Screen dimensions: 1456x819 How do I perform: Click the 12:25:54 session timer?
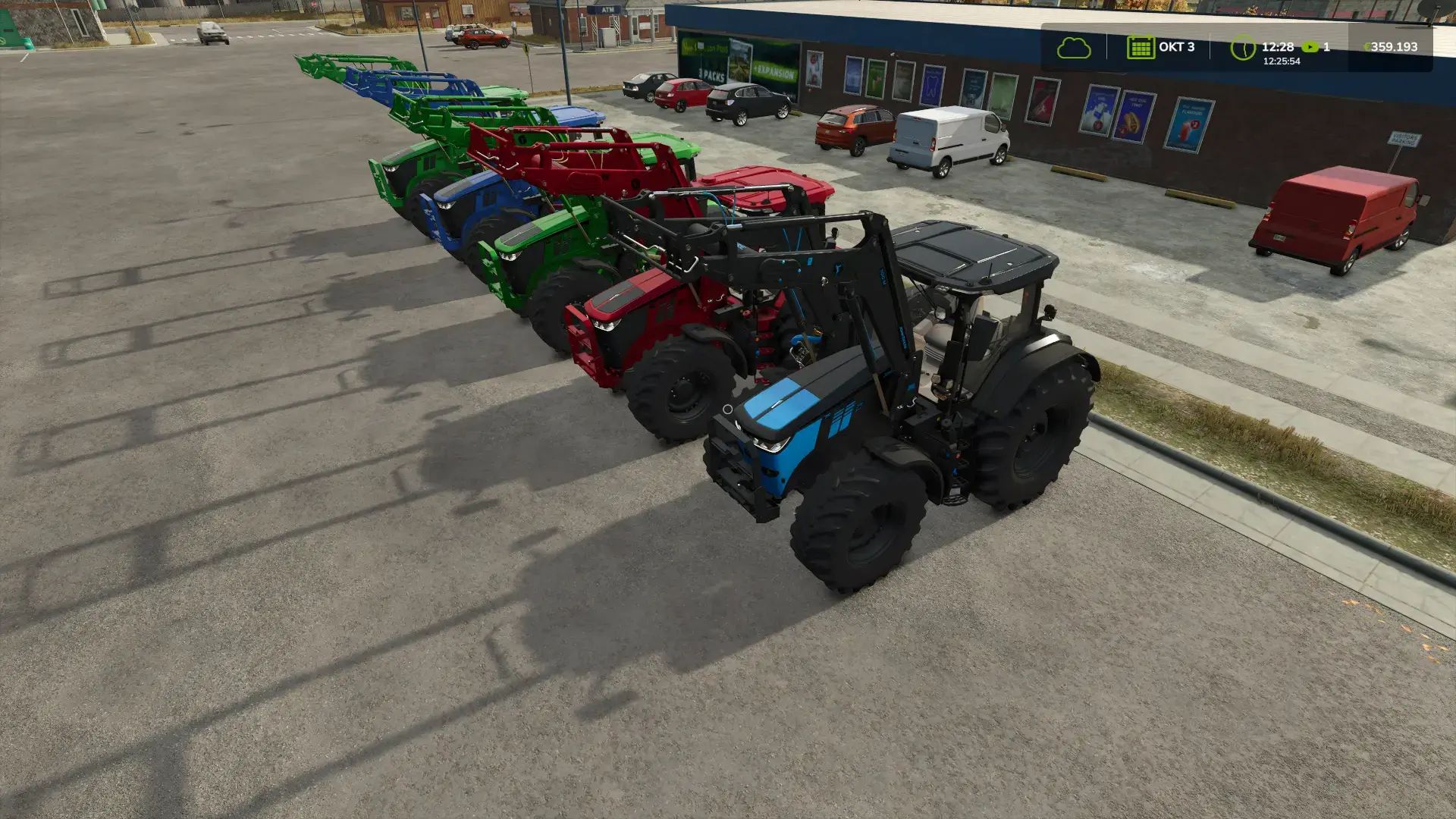click(1282, 60)
